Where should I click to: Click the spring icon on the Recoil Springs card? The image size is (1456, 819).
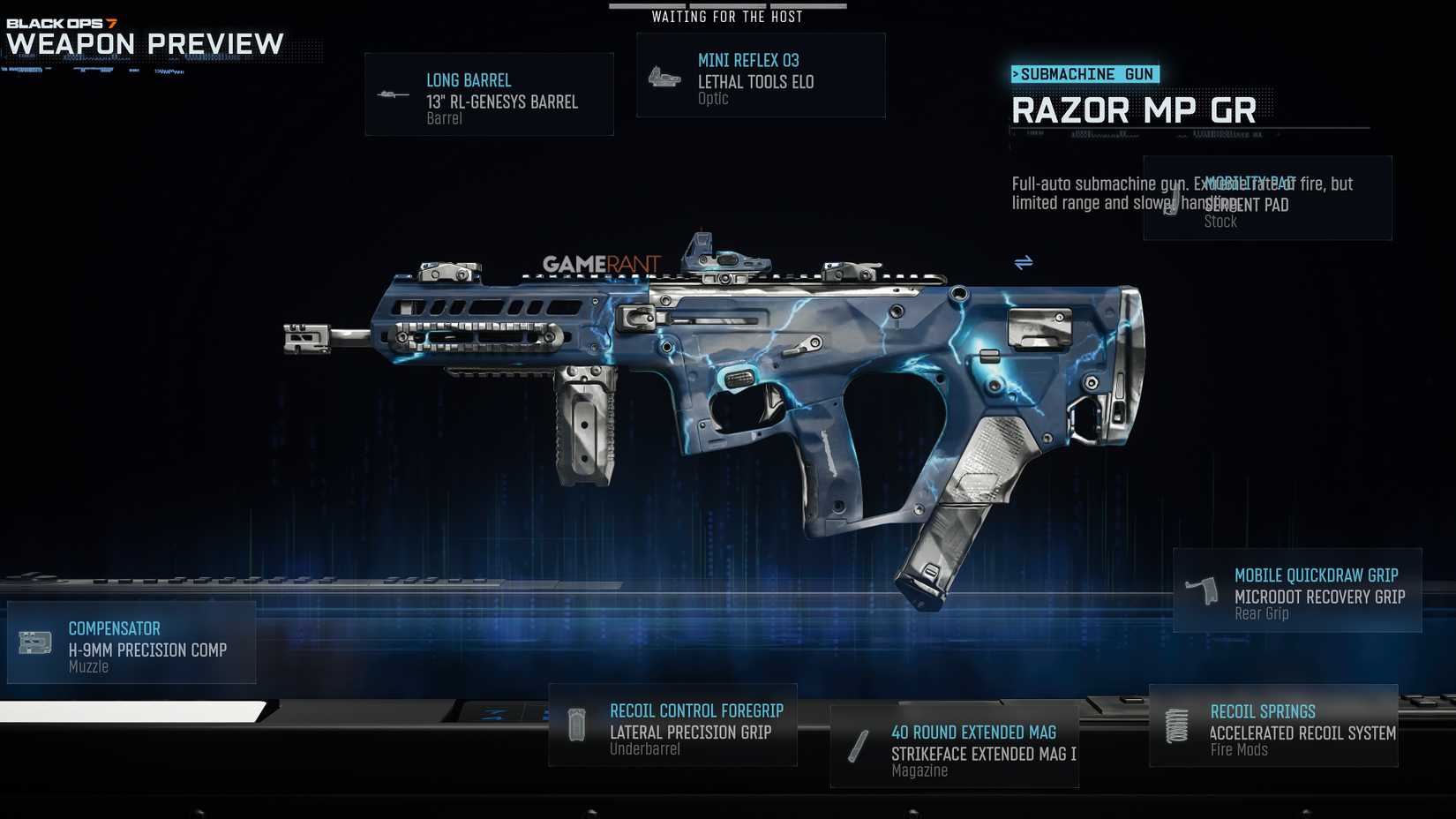(1177, 724)
